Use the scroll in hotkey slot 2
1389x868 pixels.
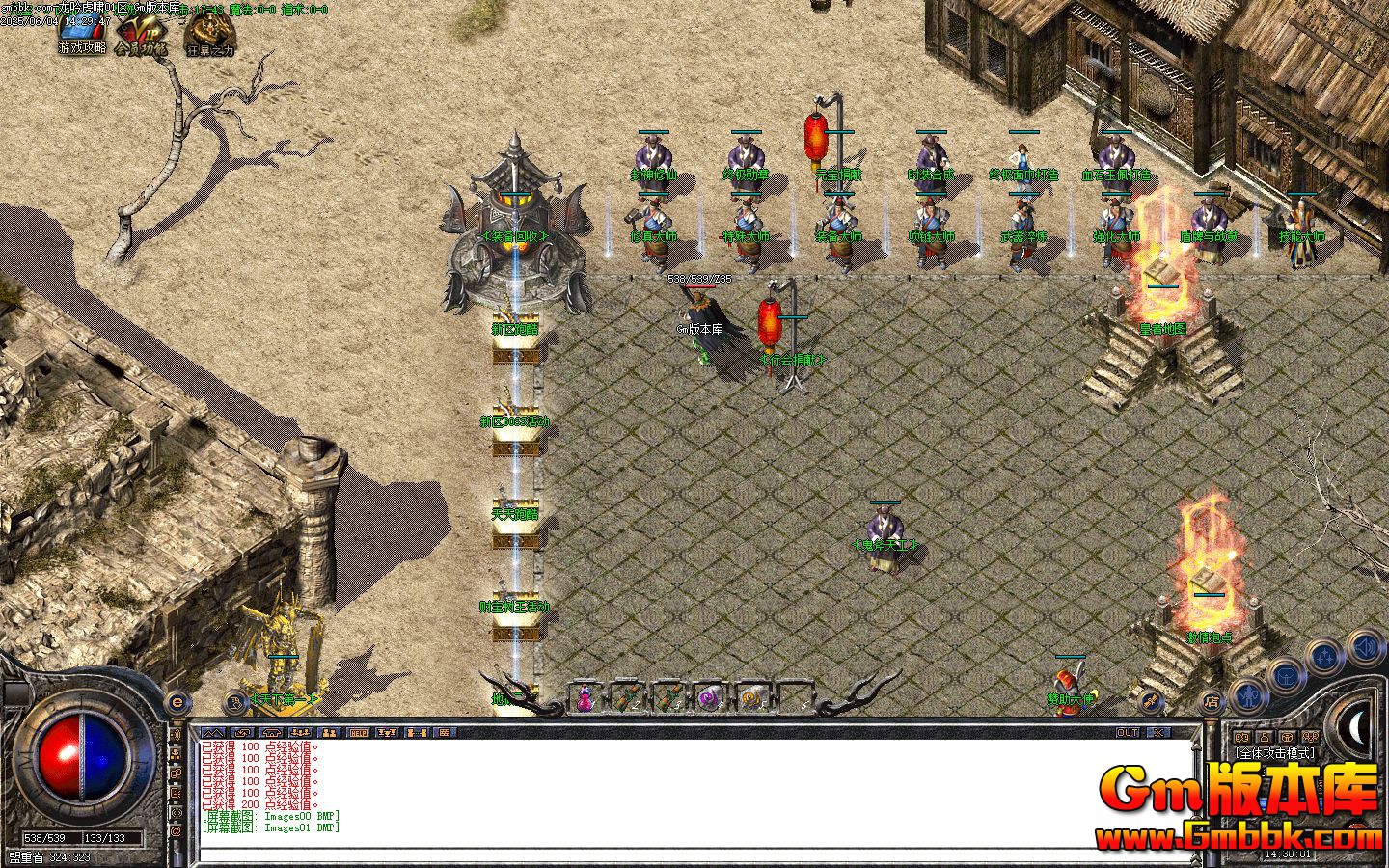pyautogui.click(x=628, y=697)
